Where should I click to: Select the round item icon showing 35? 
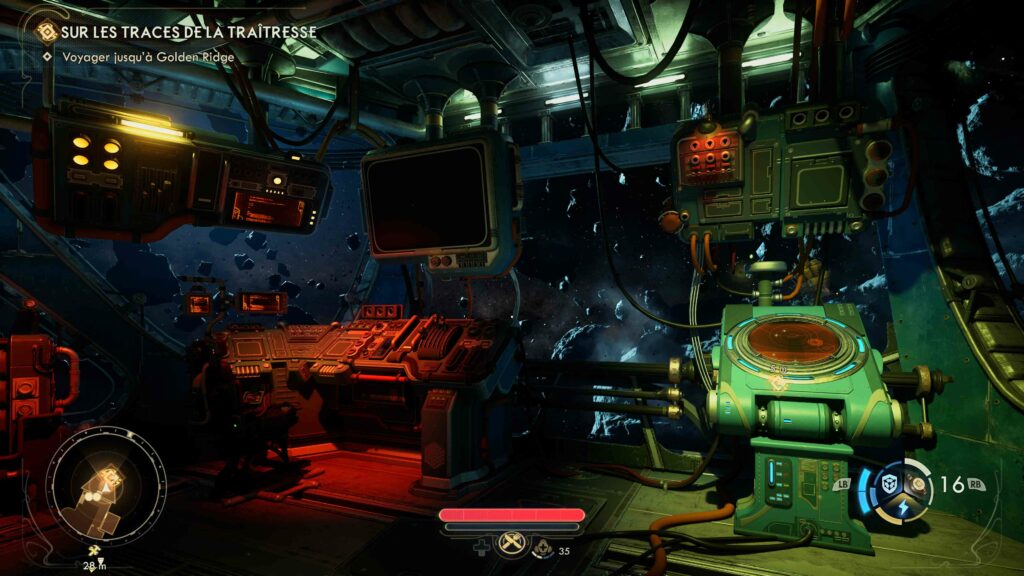click(543, 548)
